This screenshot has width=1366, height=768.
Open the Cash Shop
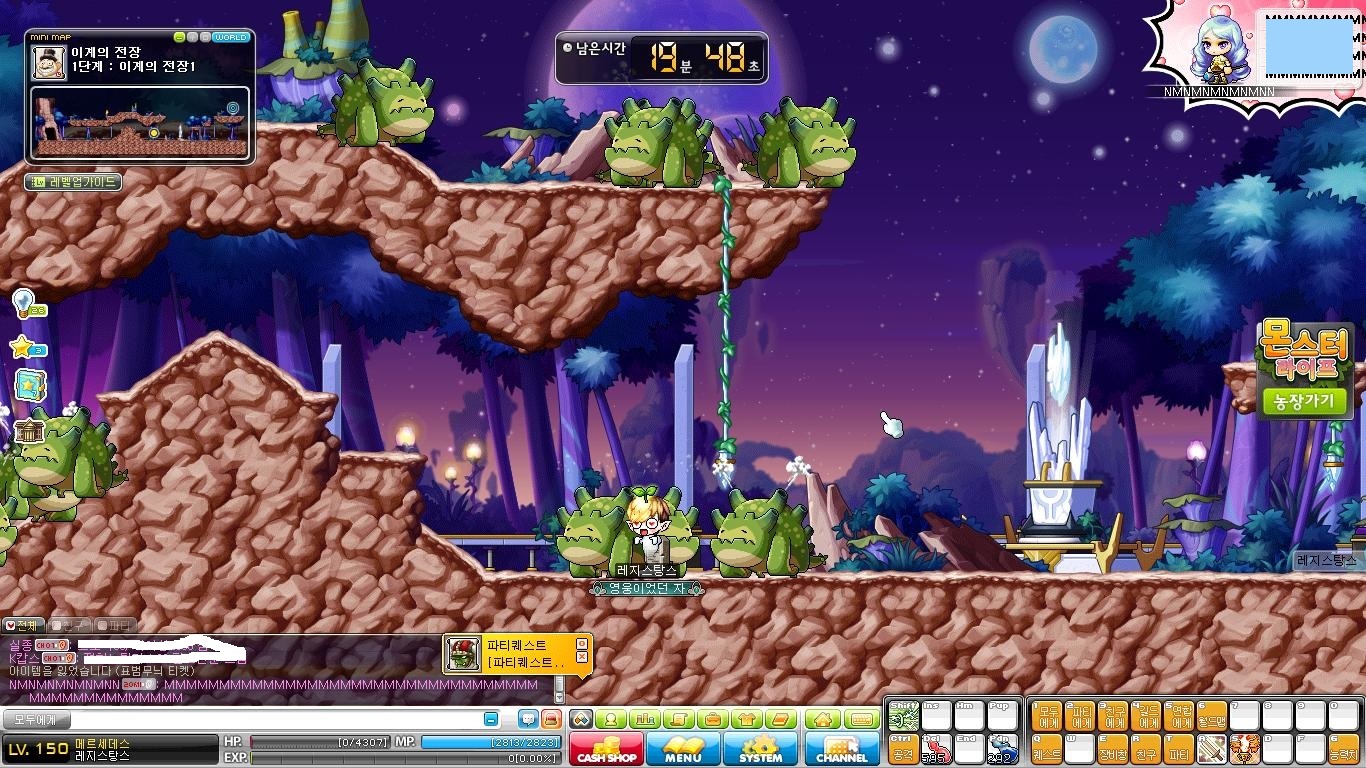tap(606, 749)
